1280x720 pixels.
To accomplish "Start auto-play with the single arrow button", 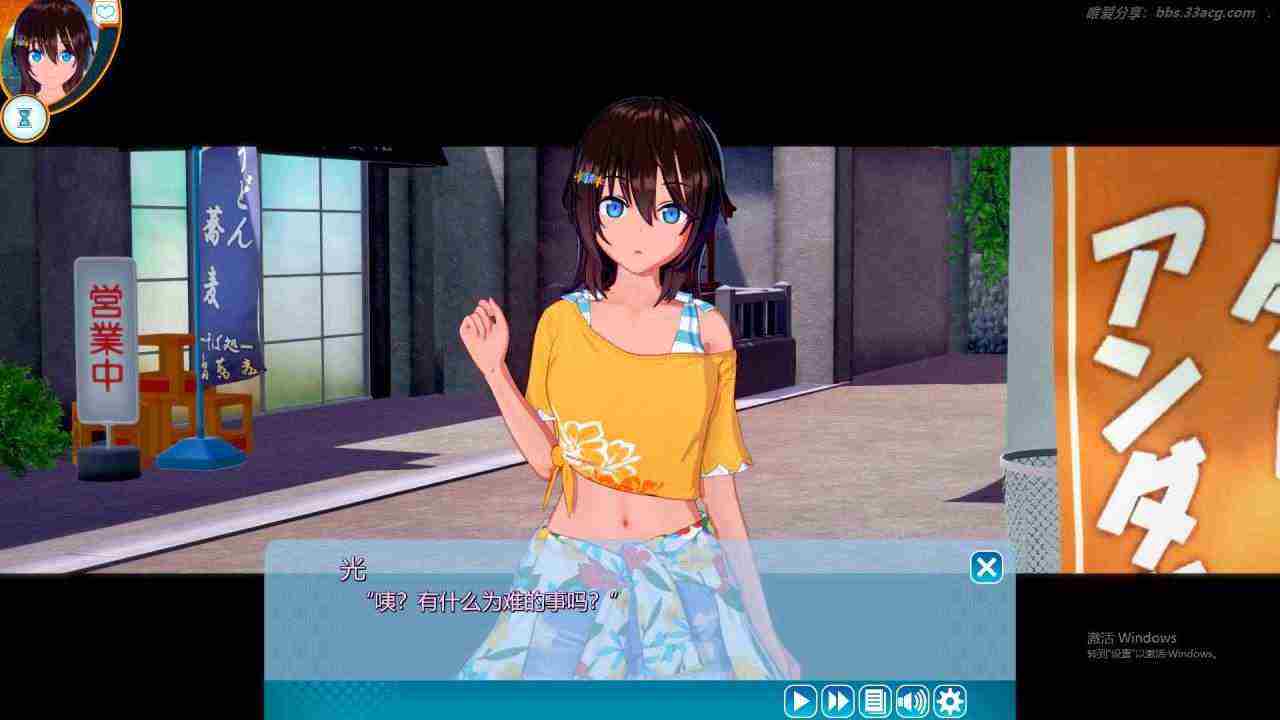I will [800, 701].
